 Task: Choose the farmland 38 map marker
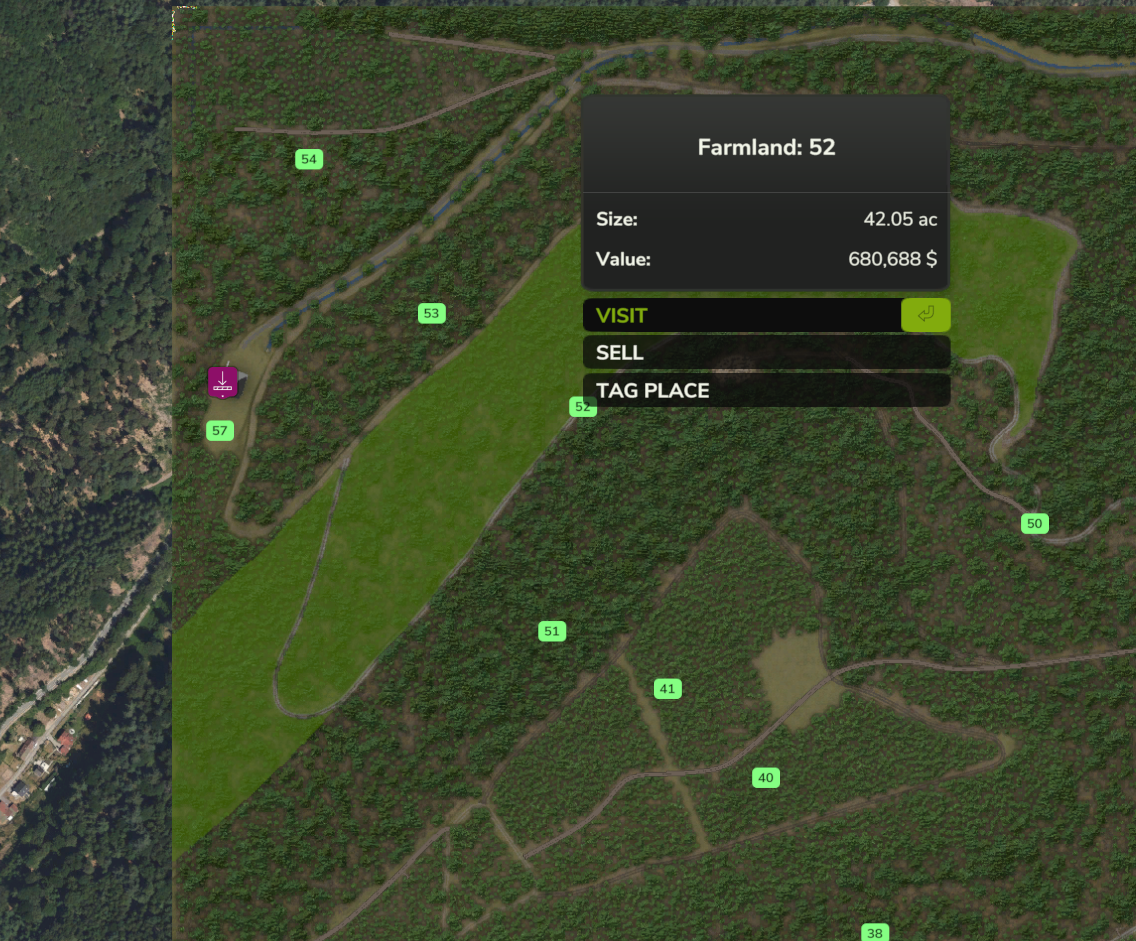[x=875, y=933]
